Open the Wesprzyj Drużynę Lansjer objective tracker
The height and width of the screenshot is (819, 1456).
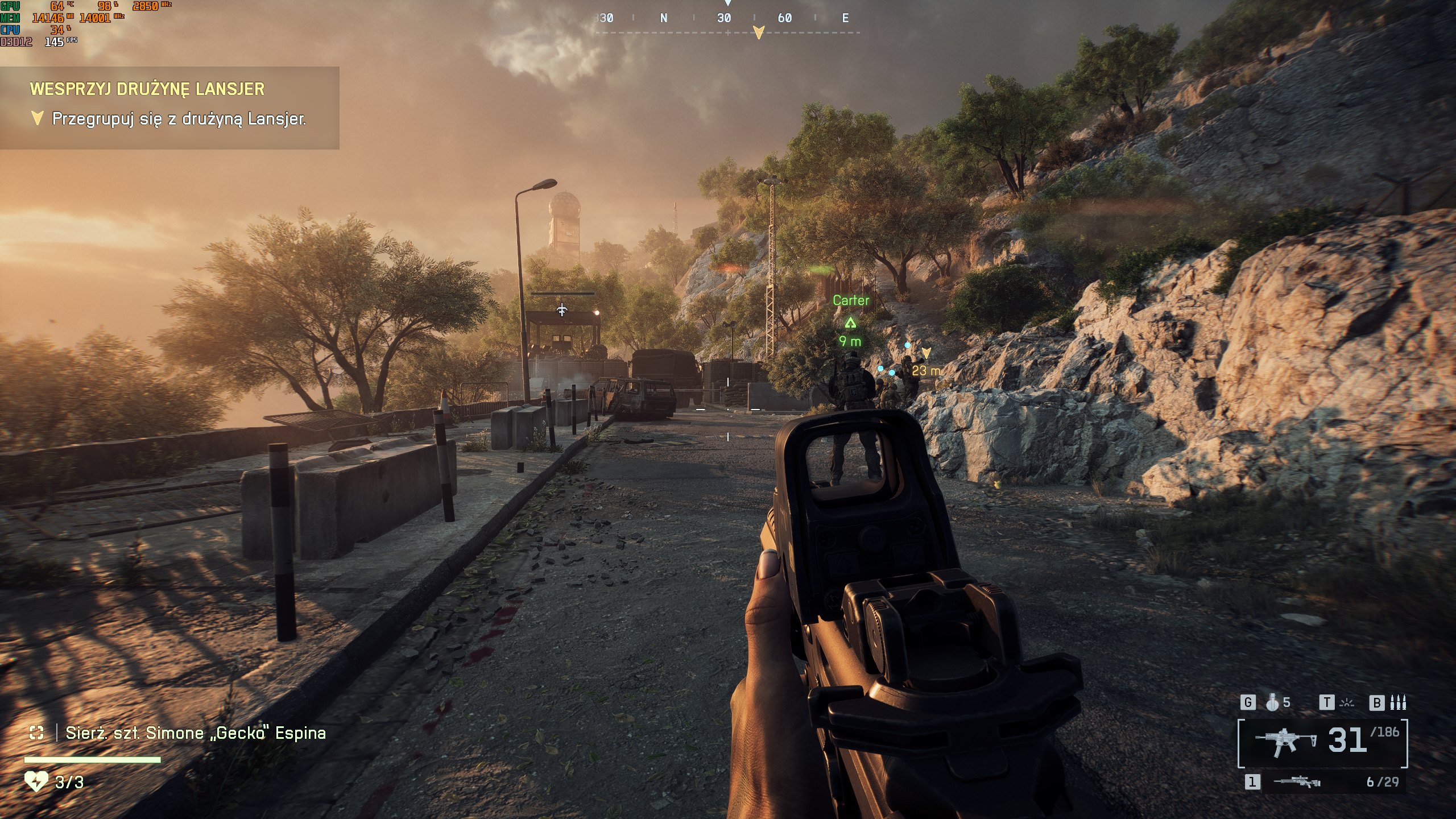point(147,89)
